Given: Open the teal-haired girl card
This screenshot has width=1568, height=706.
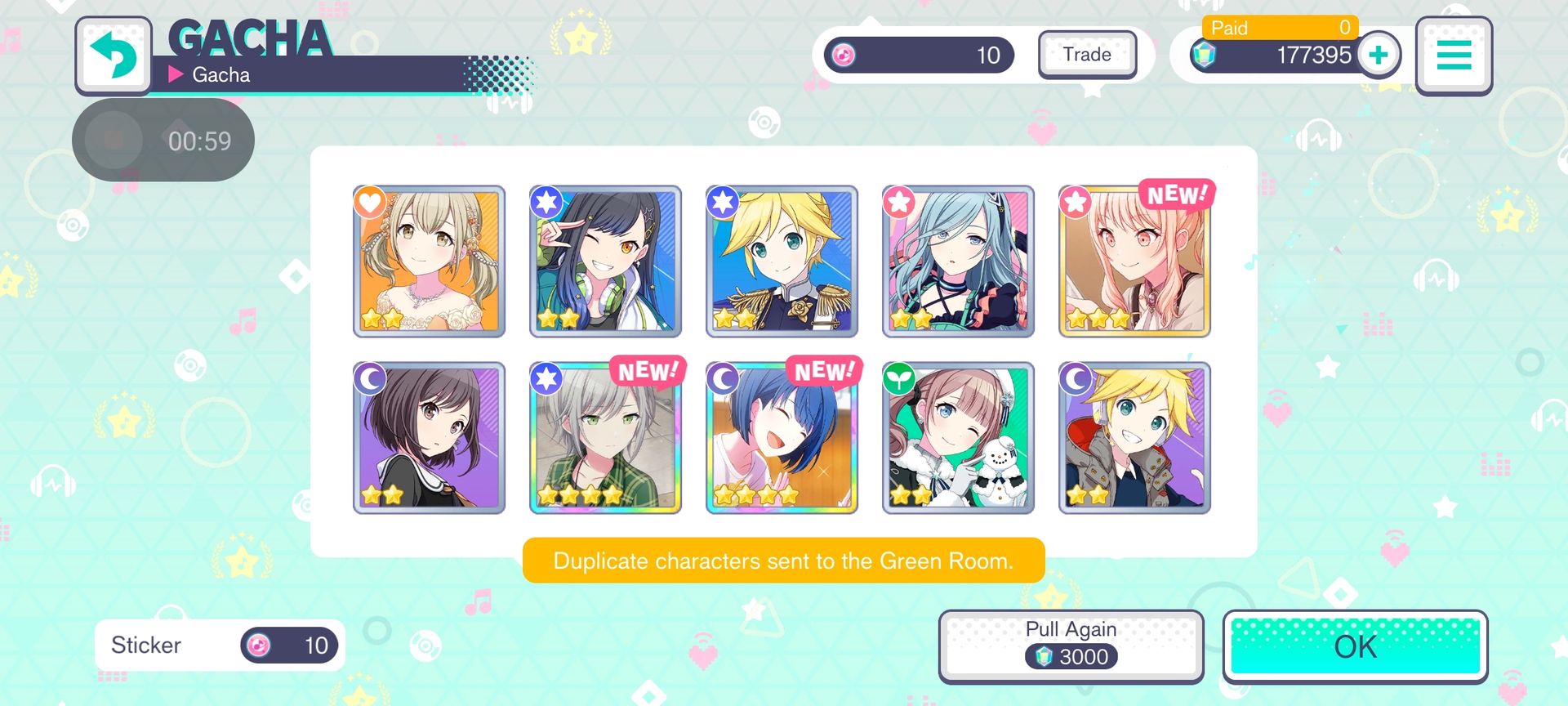Looking at the screenshot, I should pyautogui.click(x=958, y=261).
